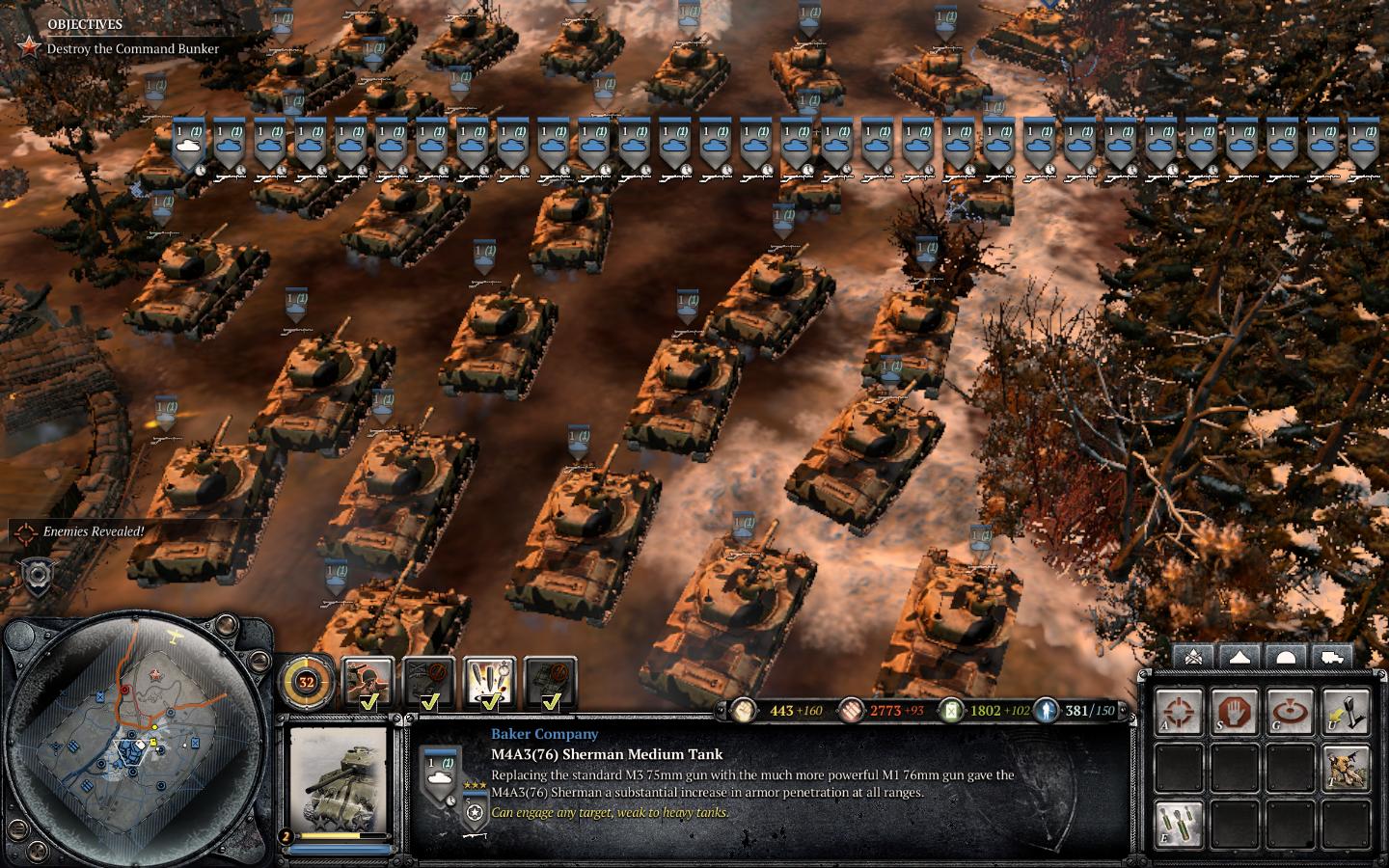
Task: Activate the artillery shells barrage commander ability
Action: [490, 683]
